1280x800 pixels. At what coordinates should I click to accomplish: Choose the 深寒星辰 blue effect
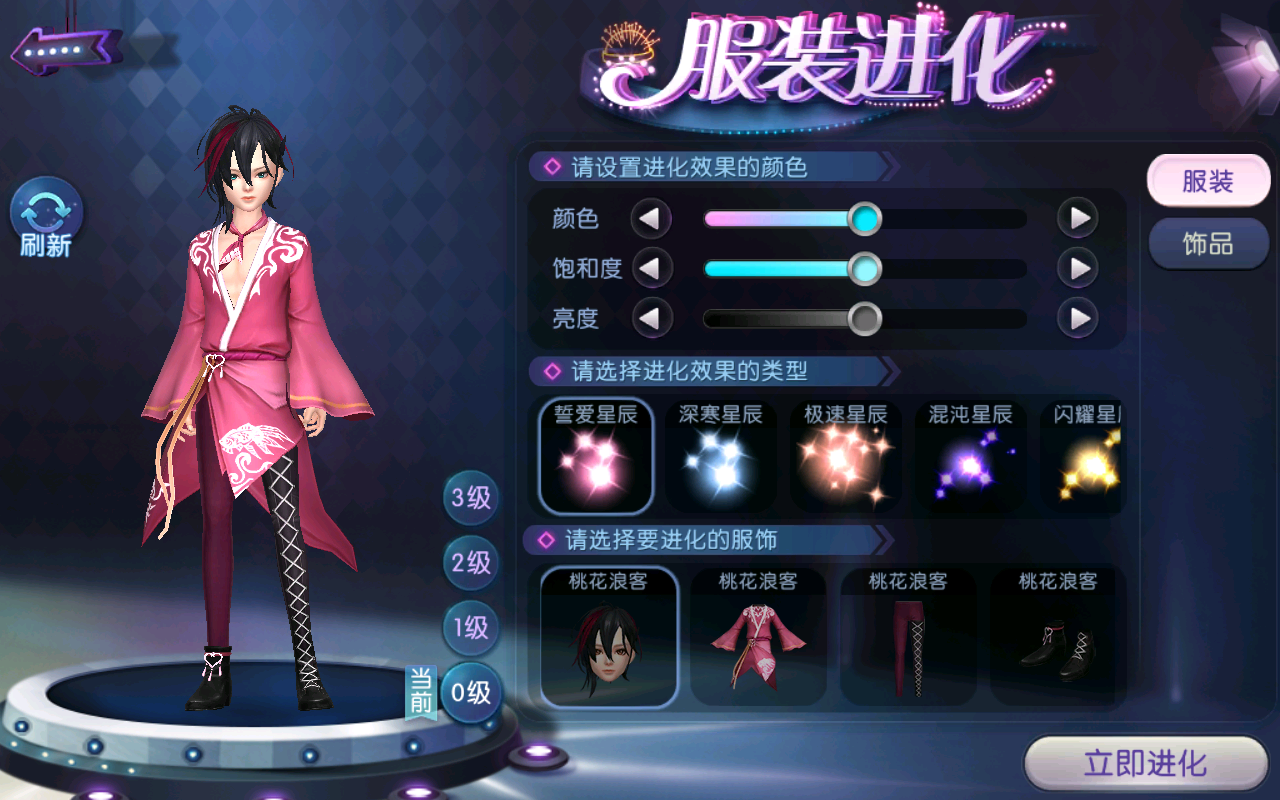pos(721,455)
